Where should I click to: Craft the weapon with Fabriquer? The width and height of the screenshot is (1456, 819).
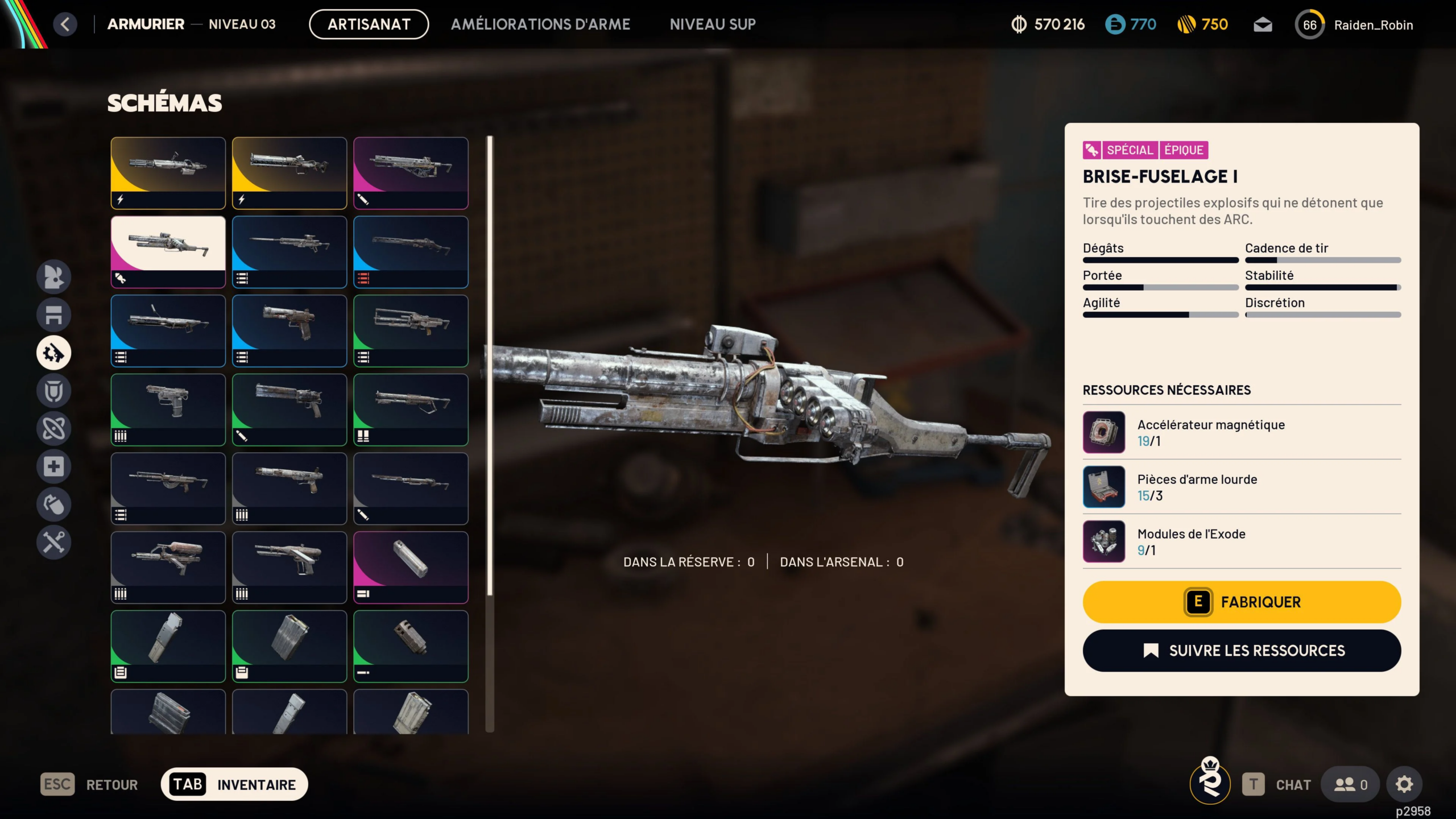[x=1242, y=602]
